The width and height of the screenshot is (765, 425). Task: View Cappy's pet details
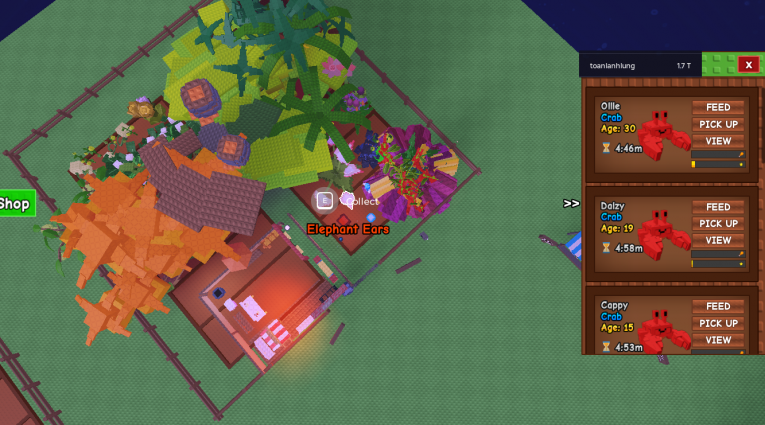[x=718, y=339]
